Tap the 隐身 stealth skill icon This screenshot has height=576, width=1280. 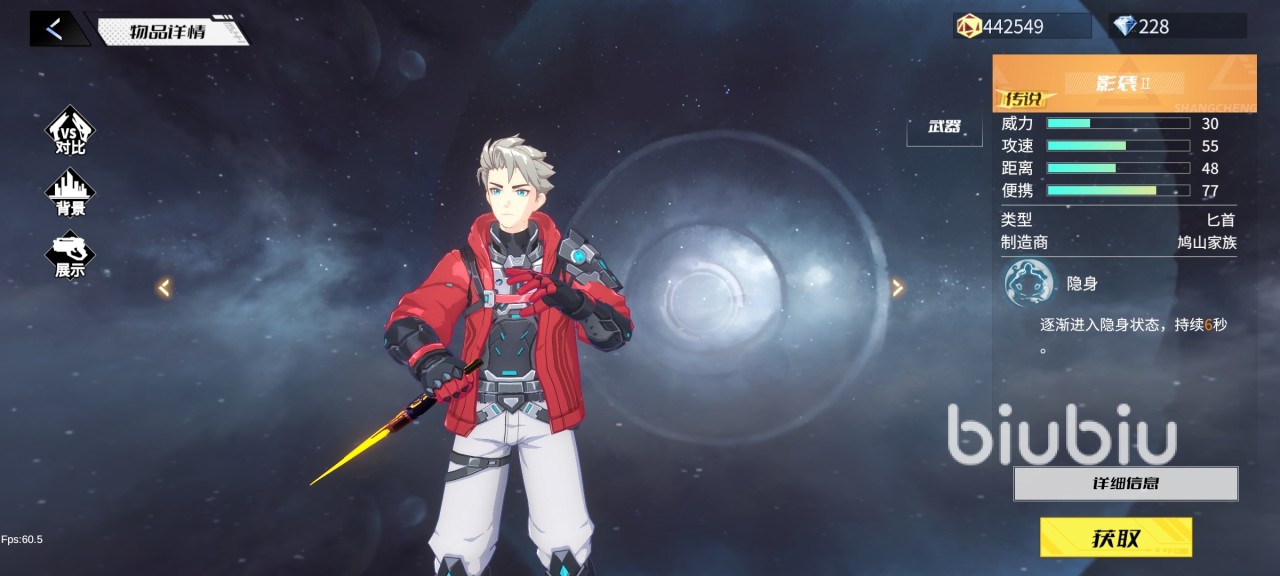pos(1029,283)
